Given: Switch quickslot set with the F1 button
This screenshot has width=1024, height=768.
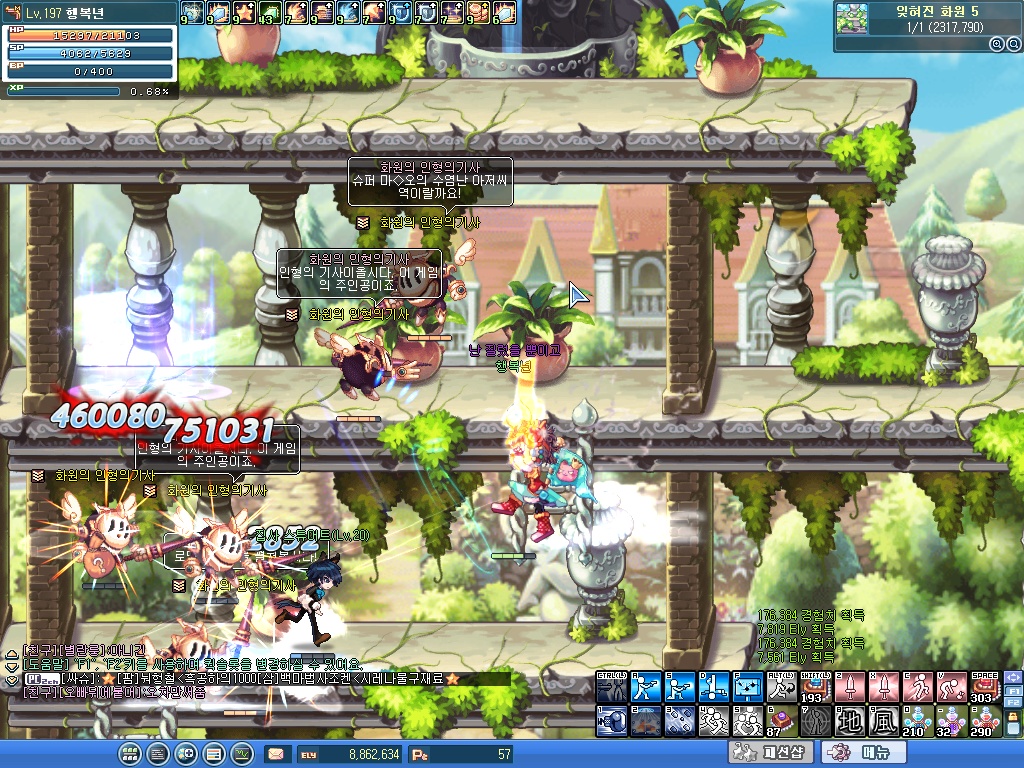Looking at the screenshot, I should pyautogui.click(x=1012, y=690).
